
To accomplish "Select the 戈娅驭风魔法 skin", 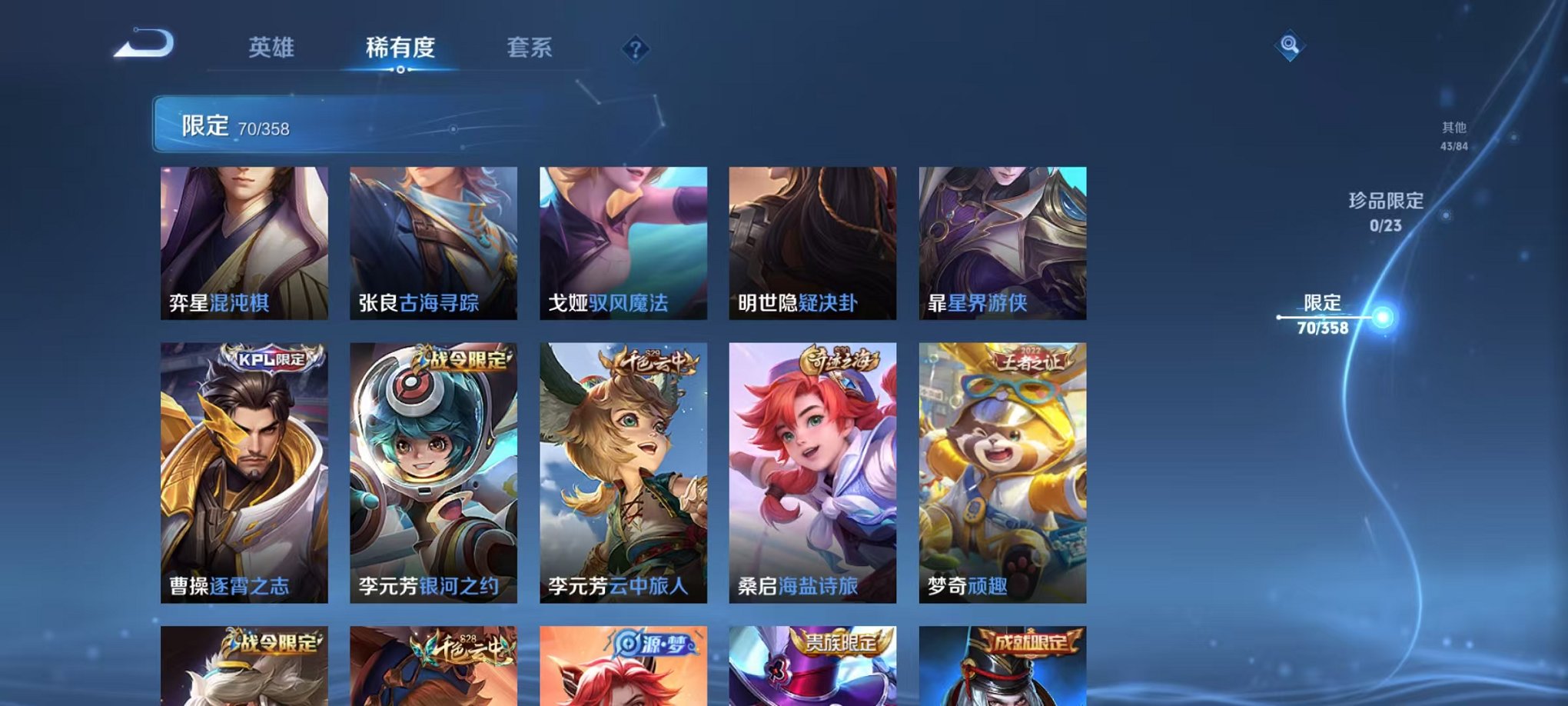I will point(623,242).
